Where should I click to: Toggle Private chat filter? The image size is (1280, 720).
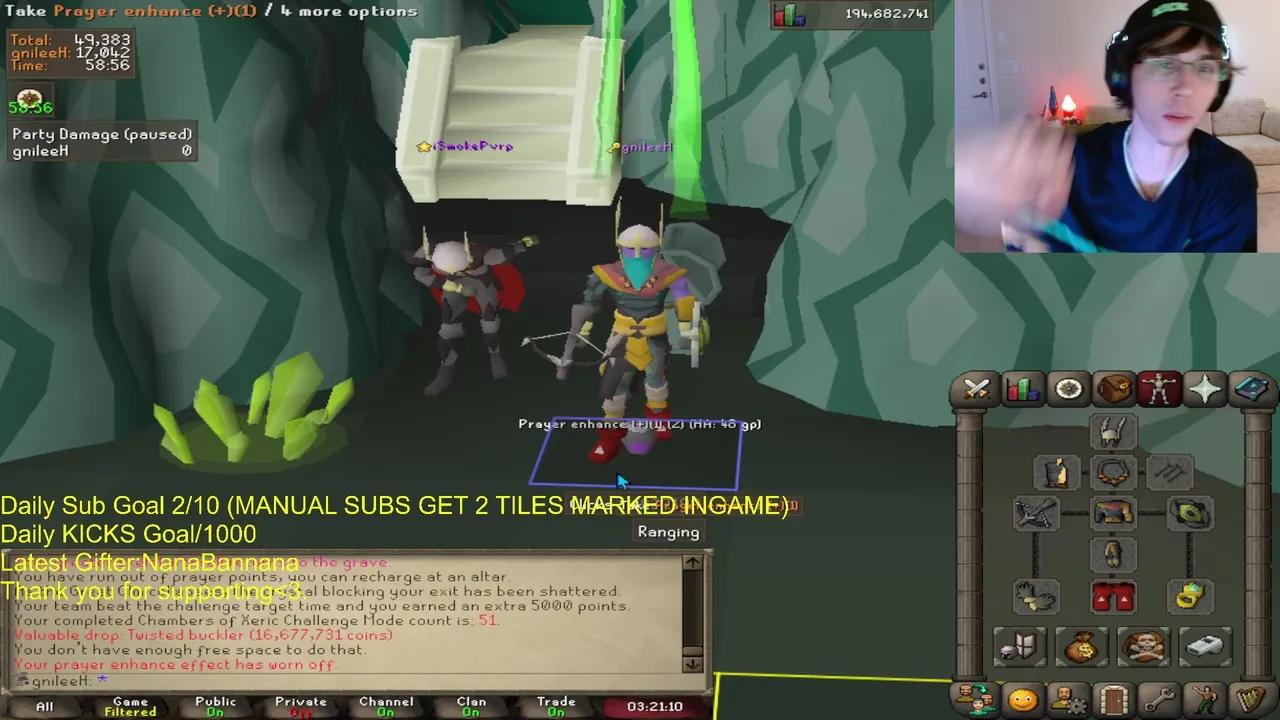300,705
